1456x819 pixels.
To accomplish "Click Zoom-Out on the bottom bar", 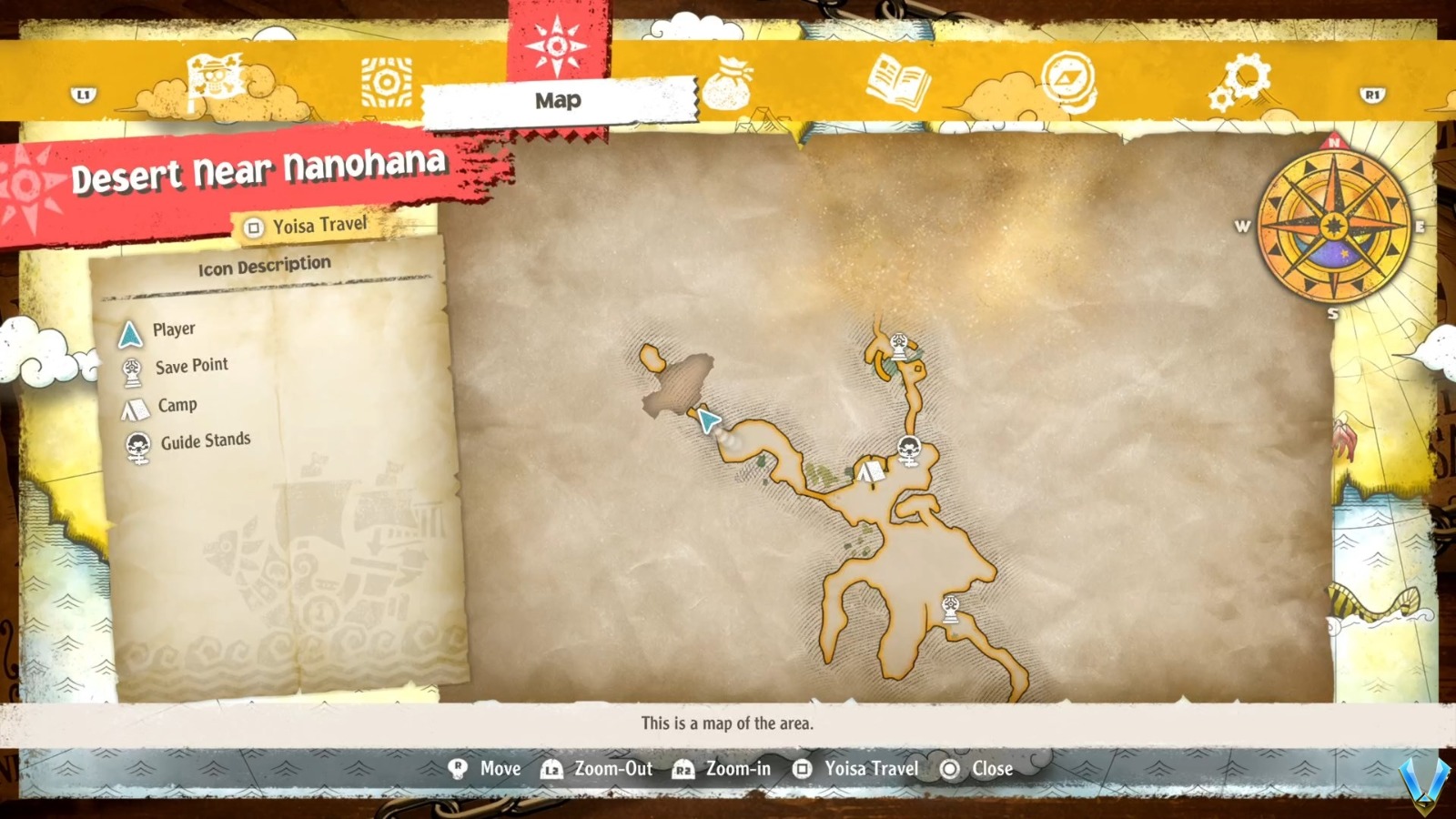I will click(x=612, y=769).
